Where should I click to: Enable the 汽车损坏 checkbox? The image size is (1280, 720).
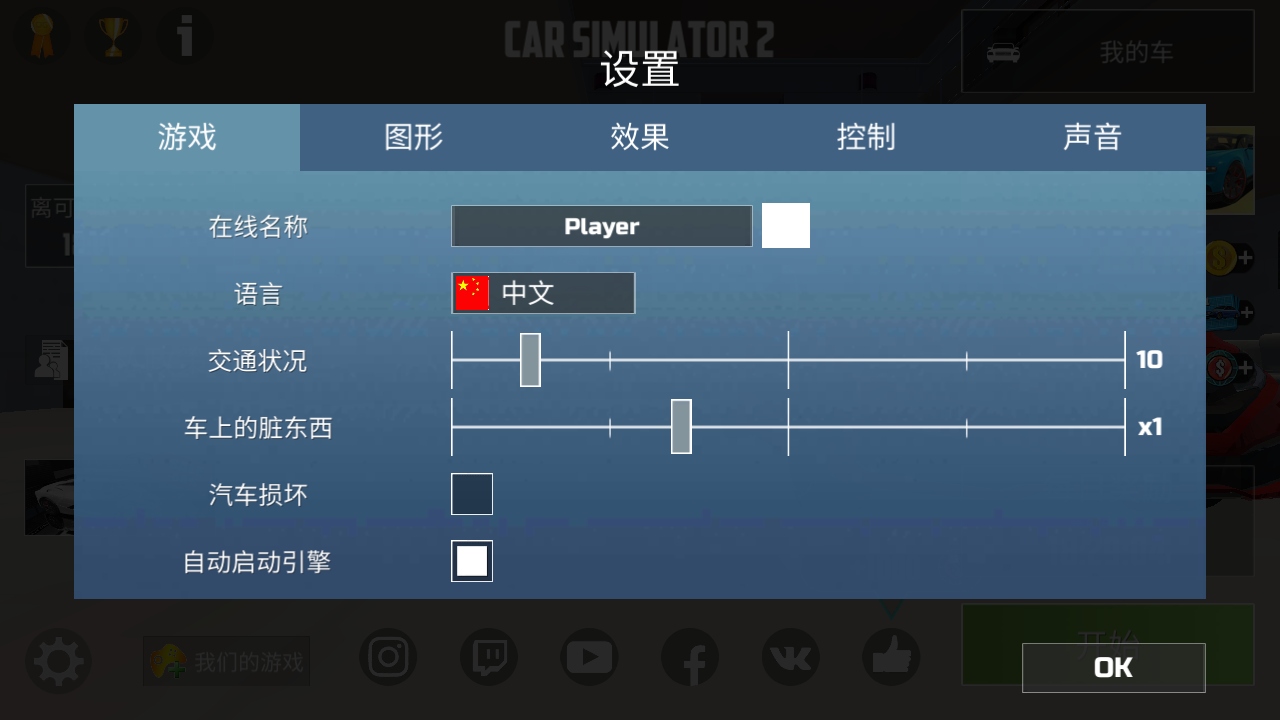tap(471, 494)
